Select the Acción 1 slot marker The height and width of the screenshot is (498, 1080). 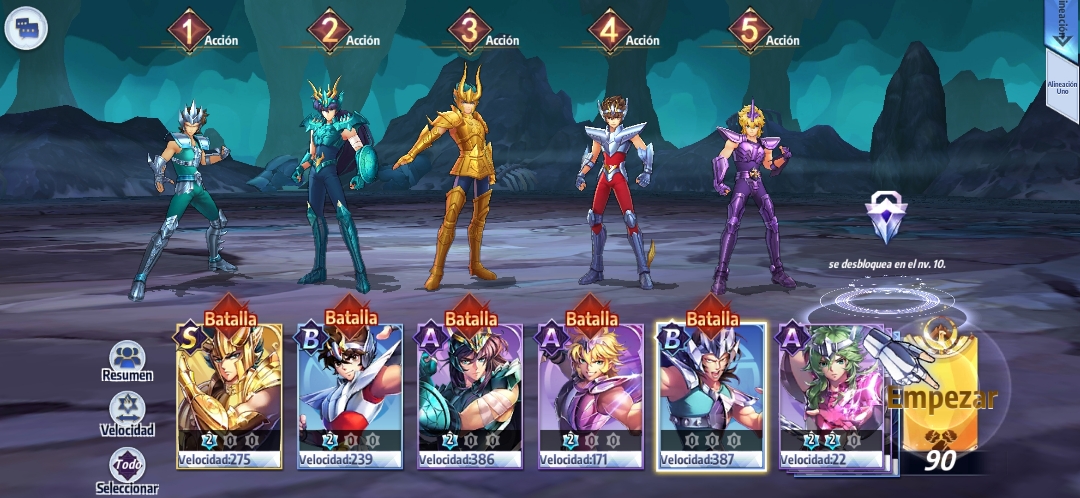(x=187, y=33)
